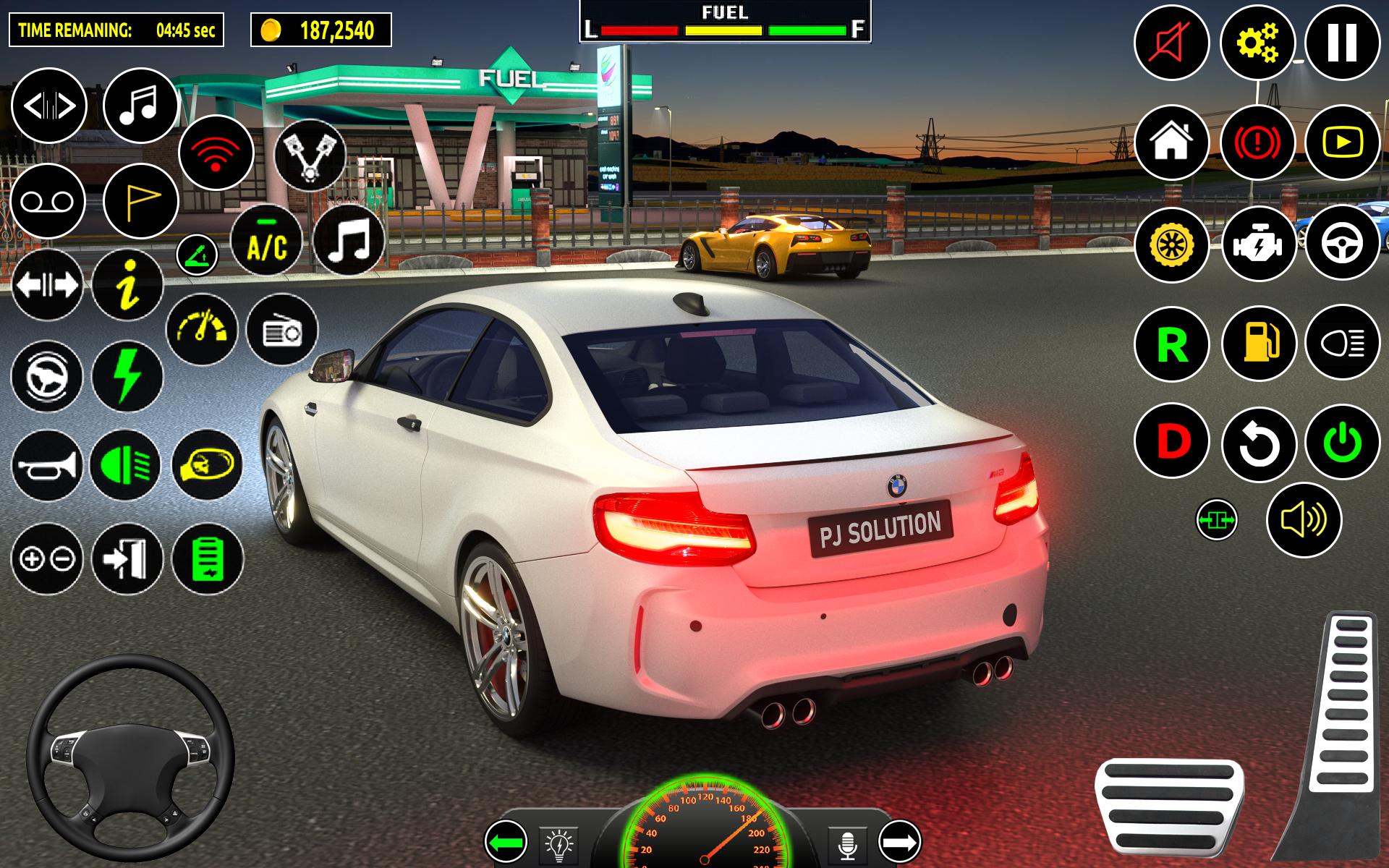Activate the left turn signal arrow
The image size is (1389, 868).
coord(506,843)
